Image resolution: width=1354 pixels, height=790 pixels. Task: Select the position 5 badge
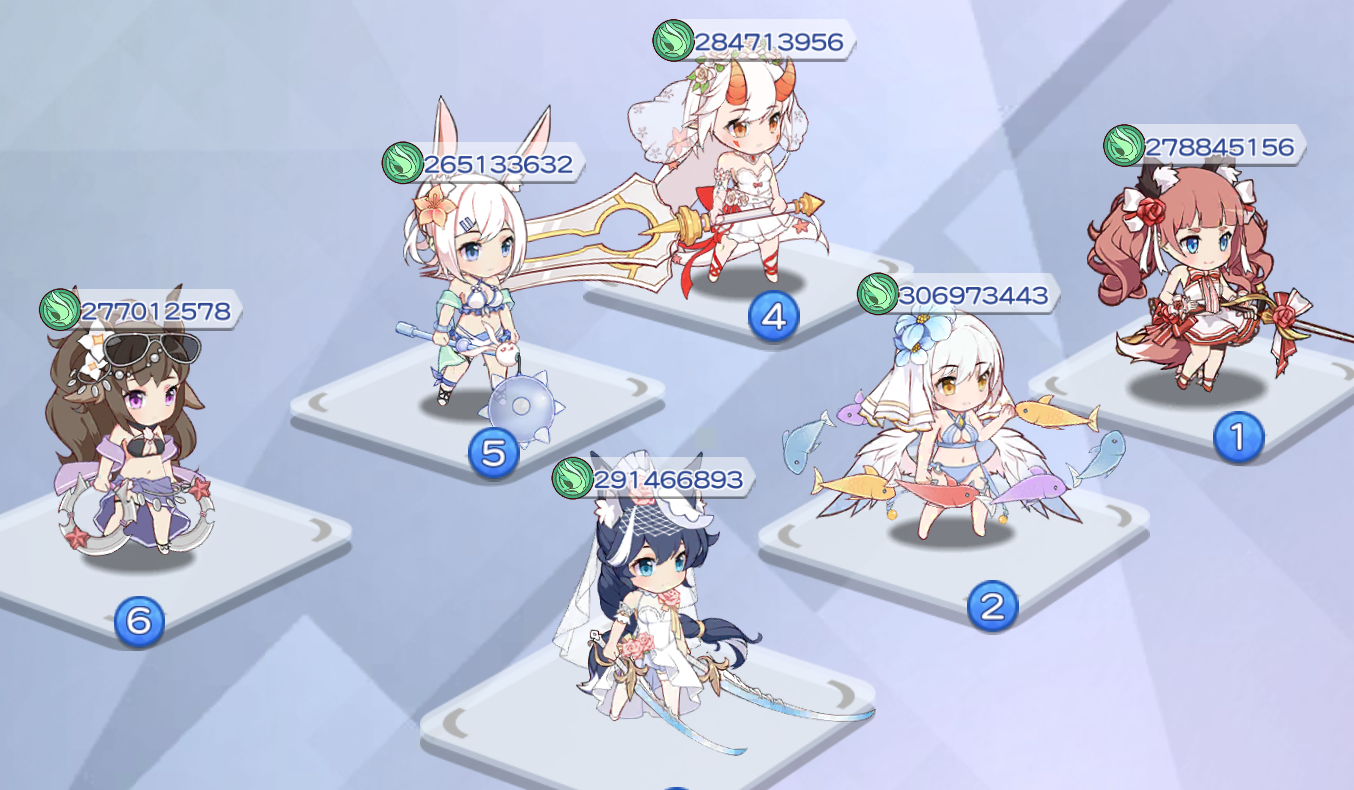click(x=492, y=455)
